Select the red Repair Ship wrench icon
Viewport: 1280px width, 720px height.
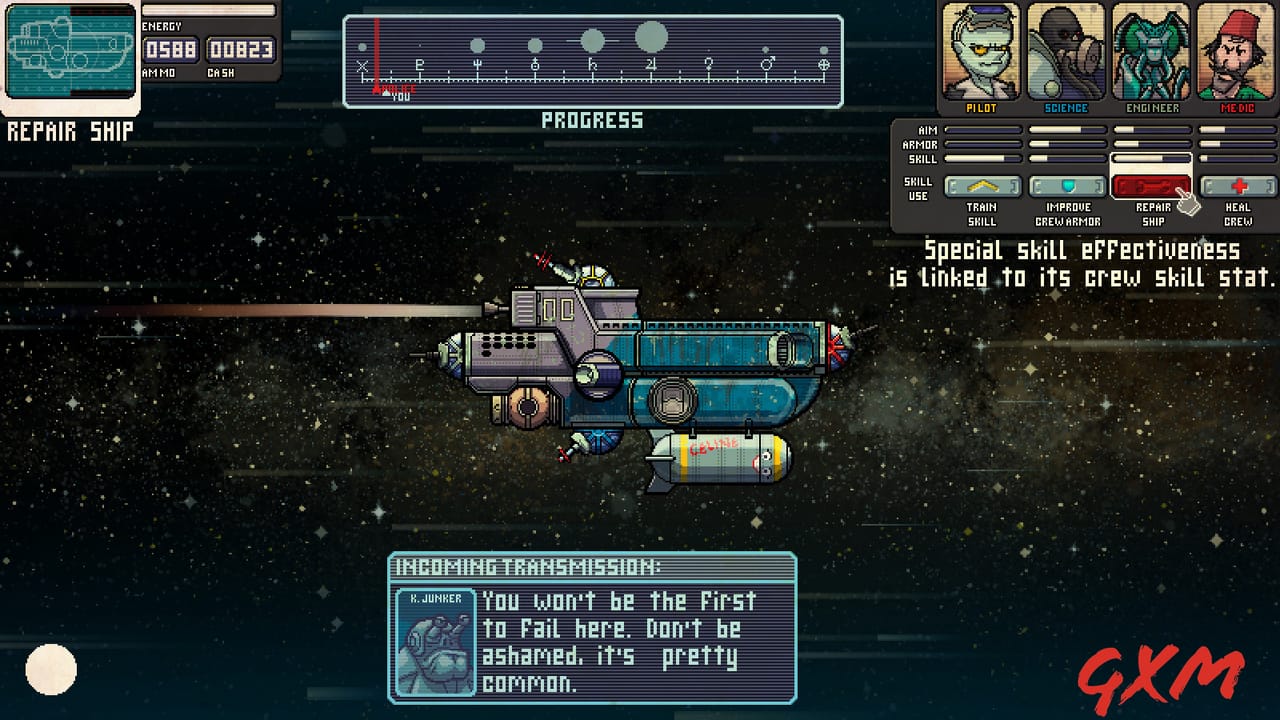pyautogui.click(x=1150, y=185)
